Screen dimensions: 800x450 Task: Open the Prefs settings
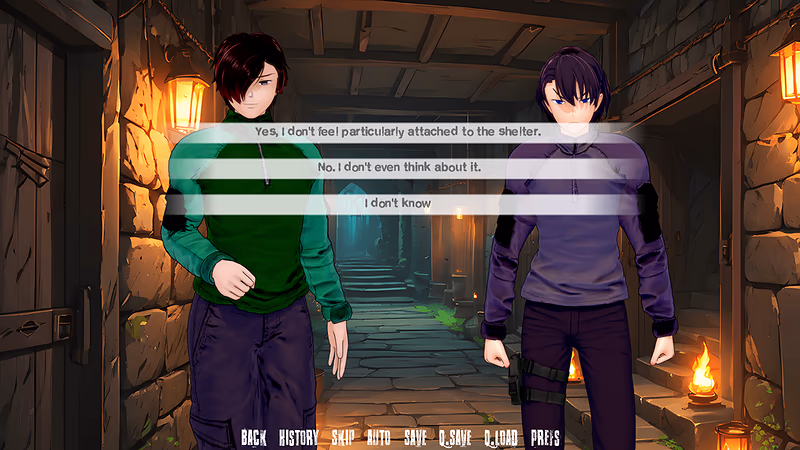pos(545,437)
